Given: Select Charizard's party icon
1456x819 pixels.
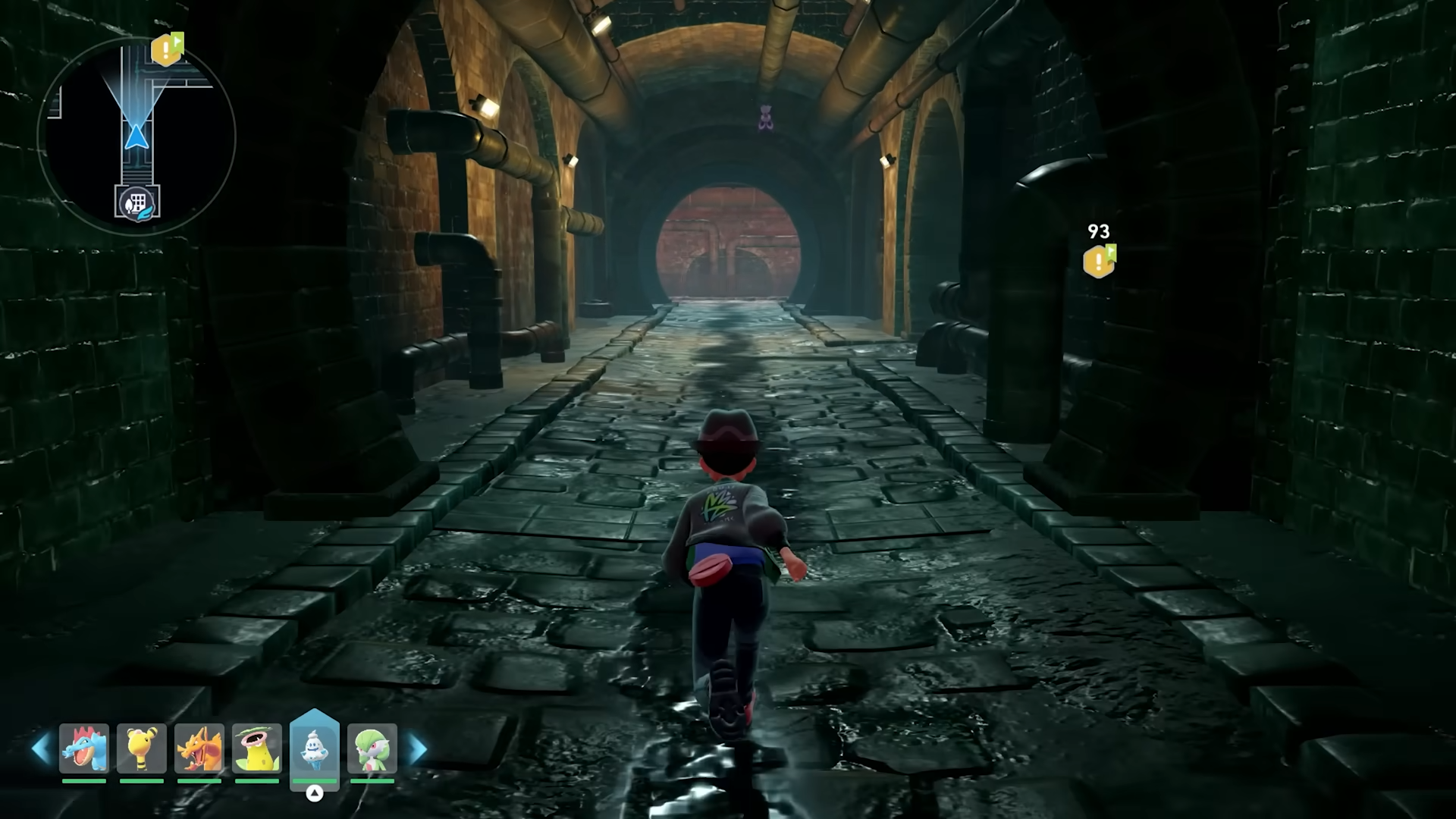Looking at the screenshot, I should pyautogui.click(x=199, y=749).
